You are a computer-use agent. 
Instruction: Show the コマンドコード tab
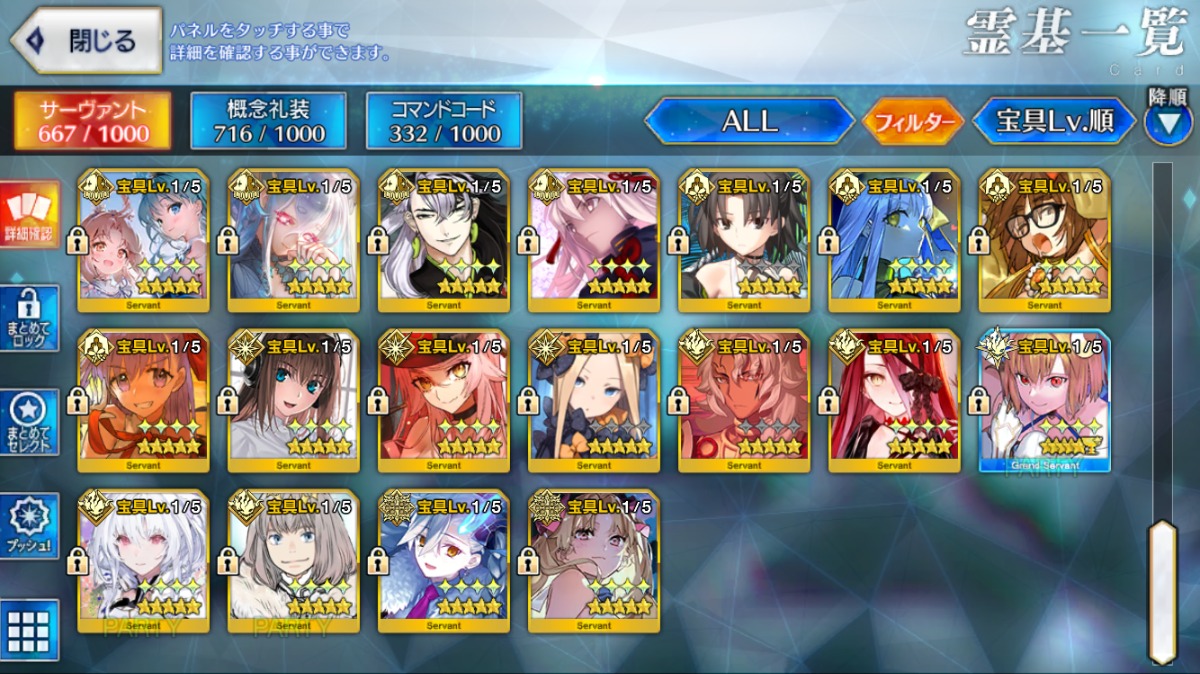[444, 121]
